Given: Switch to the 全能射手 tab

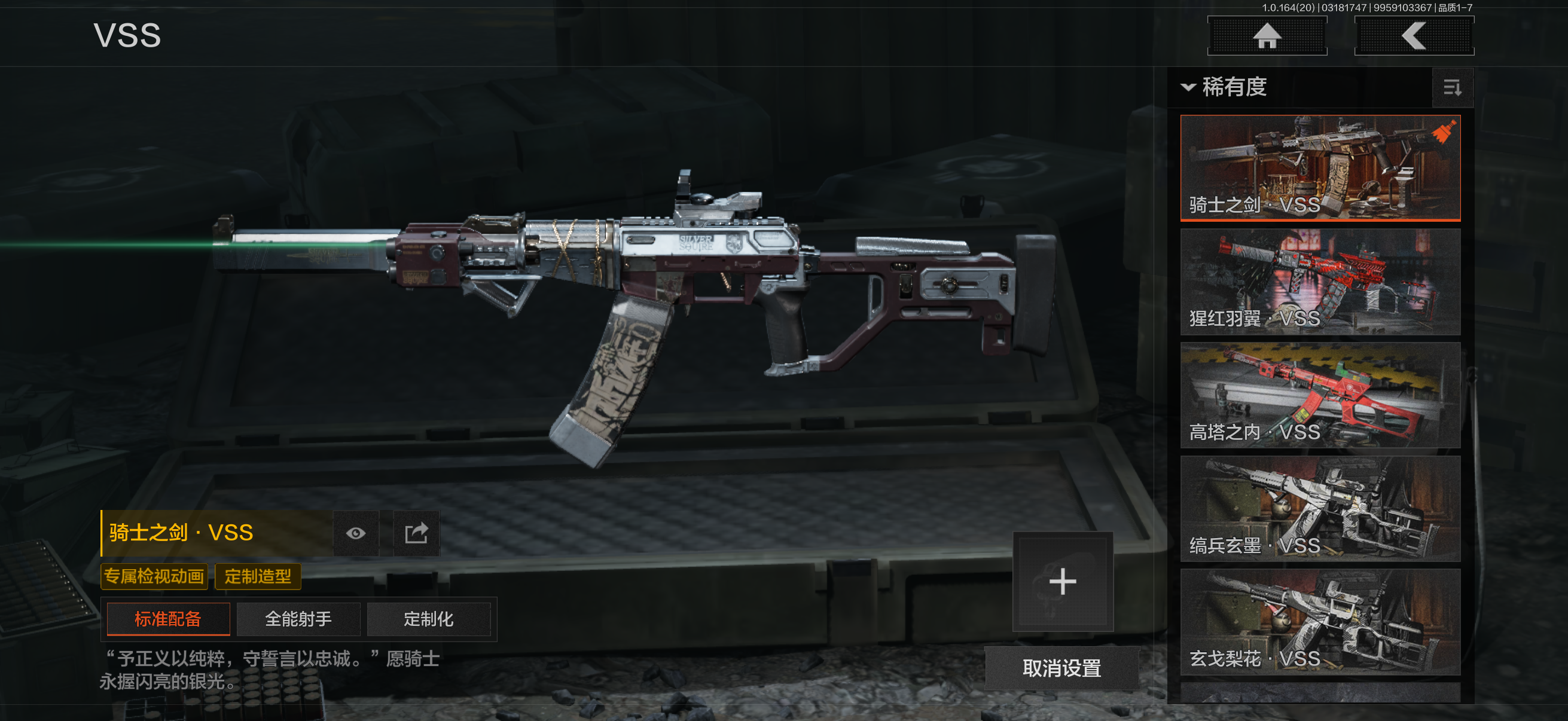Looking at the screenshot, I should (298, 619).
